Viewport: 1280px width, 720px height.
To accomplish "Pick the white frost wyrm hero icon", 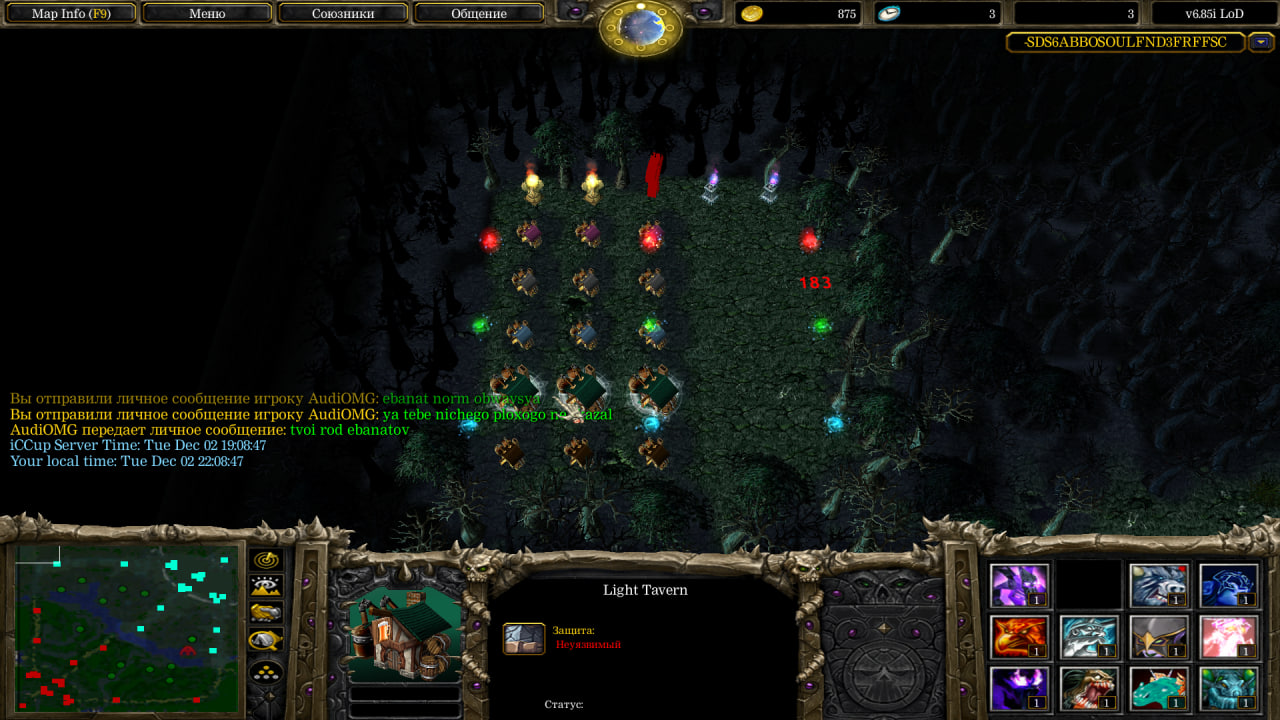I will coord(1090,637).
